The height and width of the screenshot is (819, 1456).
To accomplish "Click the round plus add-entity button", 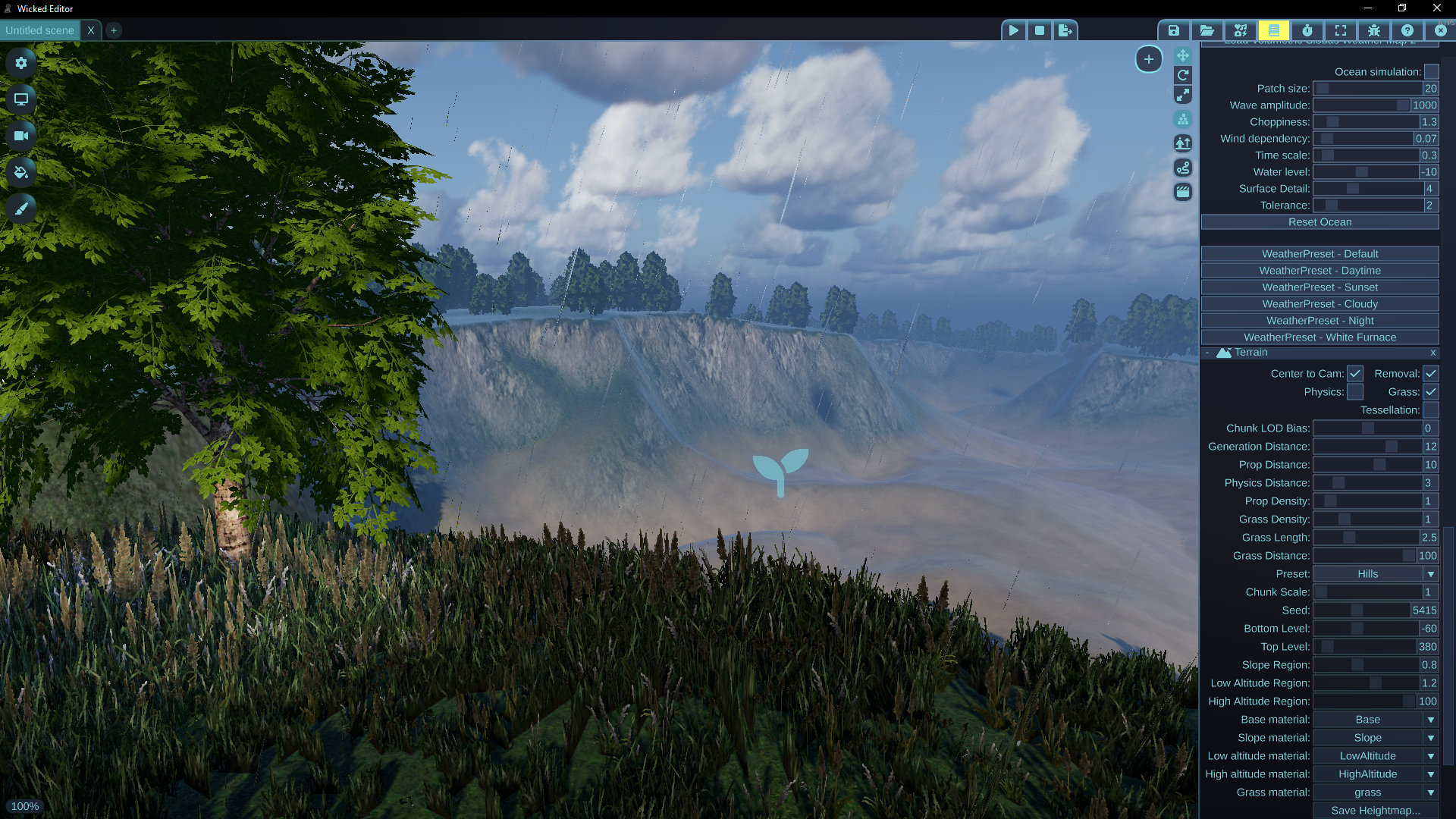I will [1149, 59].
